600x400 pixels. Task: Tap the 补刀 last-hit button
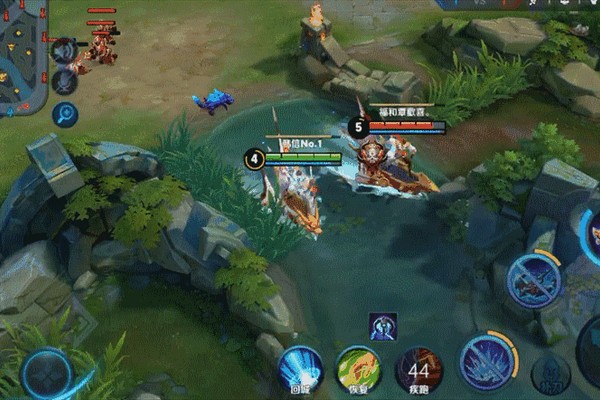coord(550,374)
